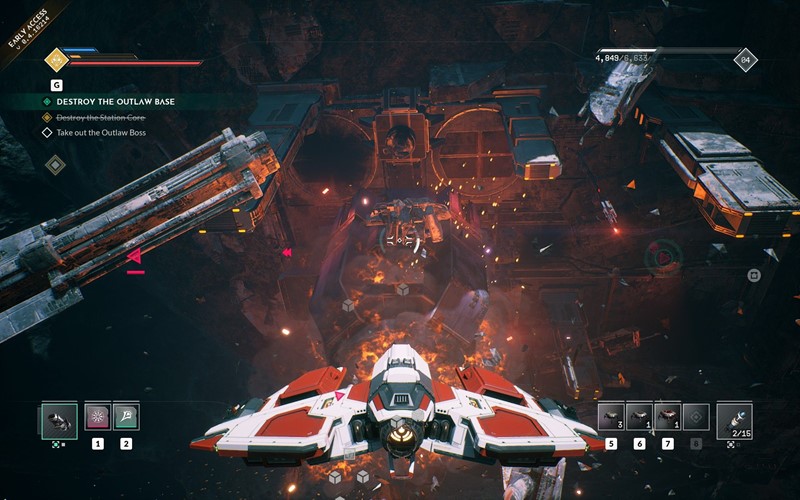Activate the green device in slot 2
800x500 pixels.
(x=126, y=416)
